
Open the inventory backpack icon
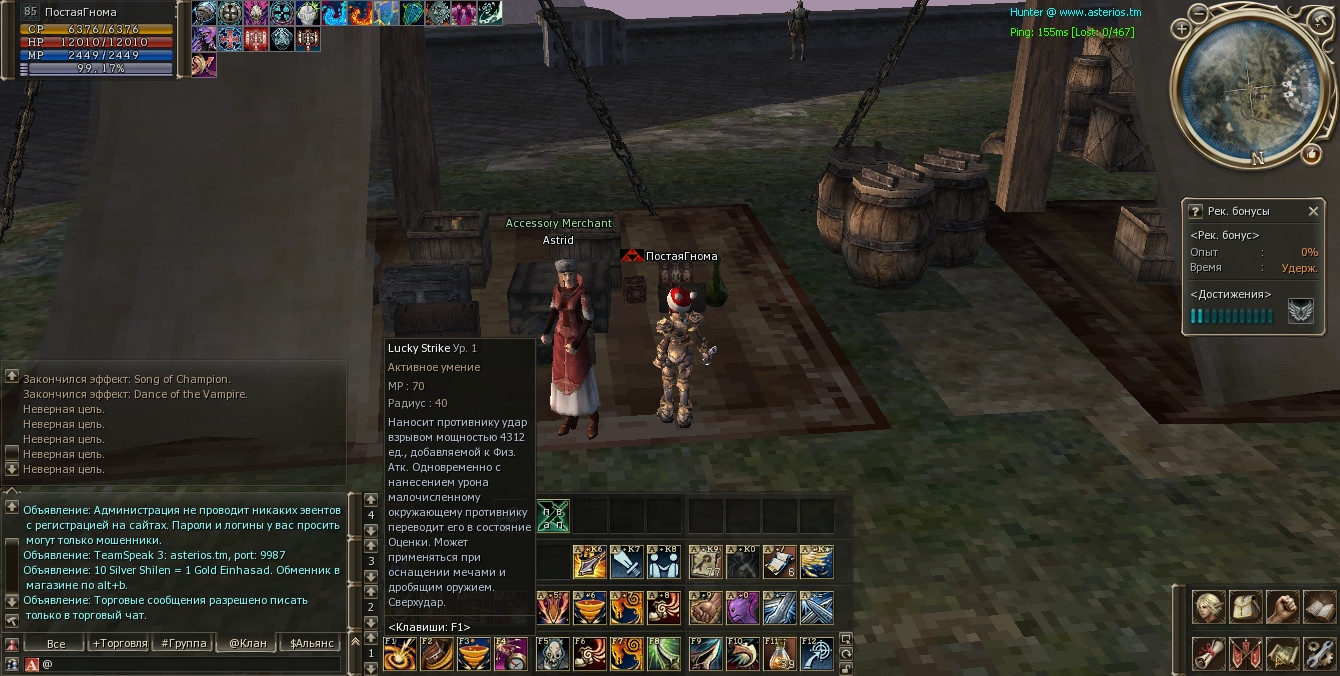[x=1246, y=607]
